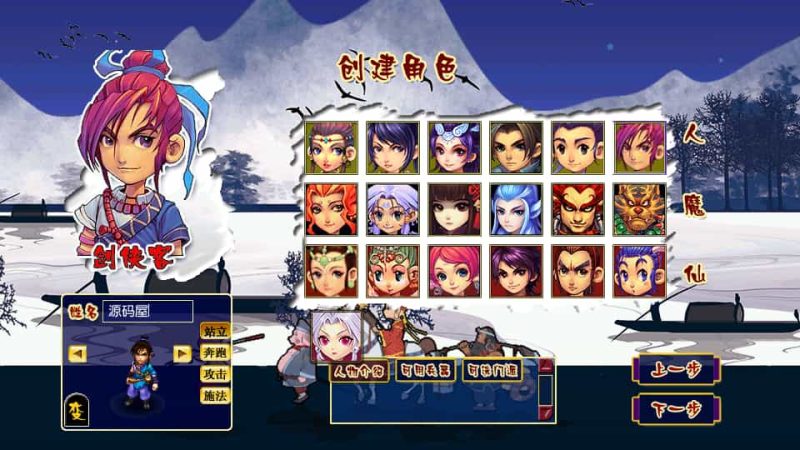Show the 站立 standing pose
The image size is (800, 450).
tap(215, 331)
